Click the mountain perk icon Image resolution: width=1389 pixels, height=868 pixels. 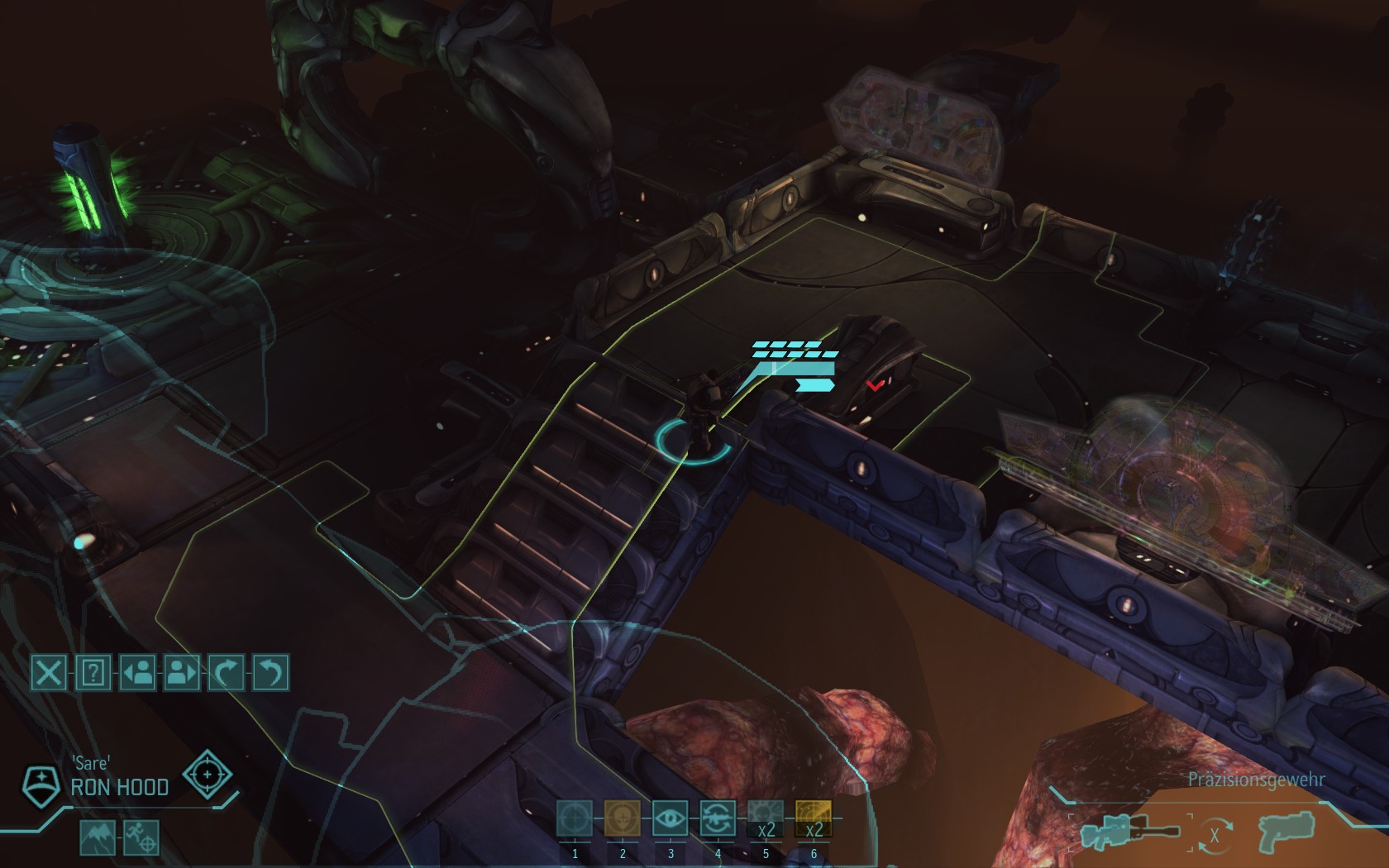pyautogui.click(x=98, y=837)
